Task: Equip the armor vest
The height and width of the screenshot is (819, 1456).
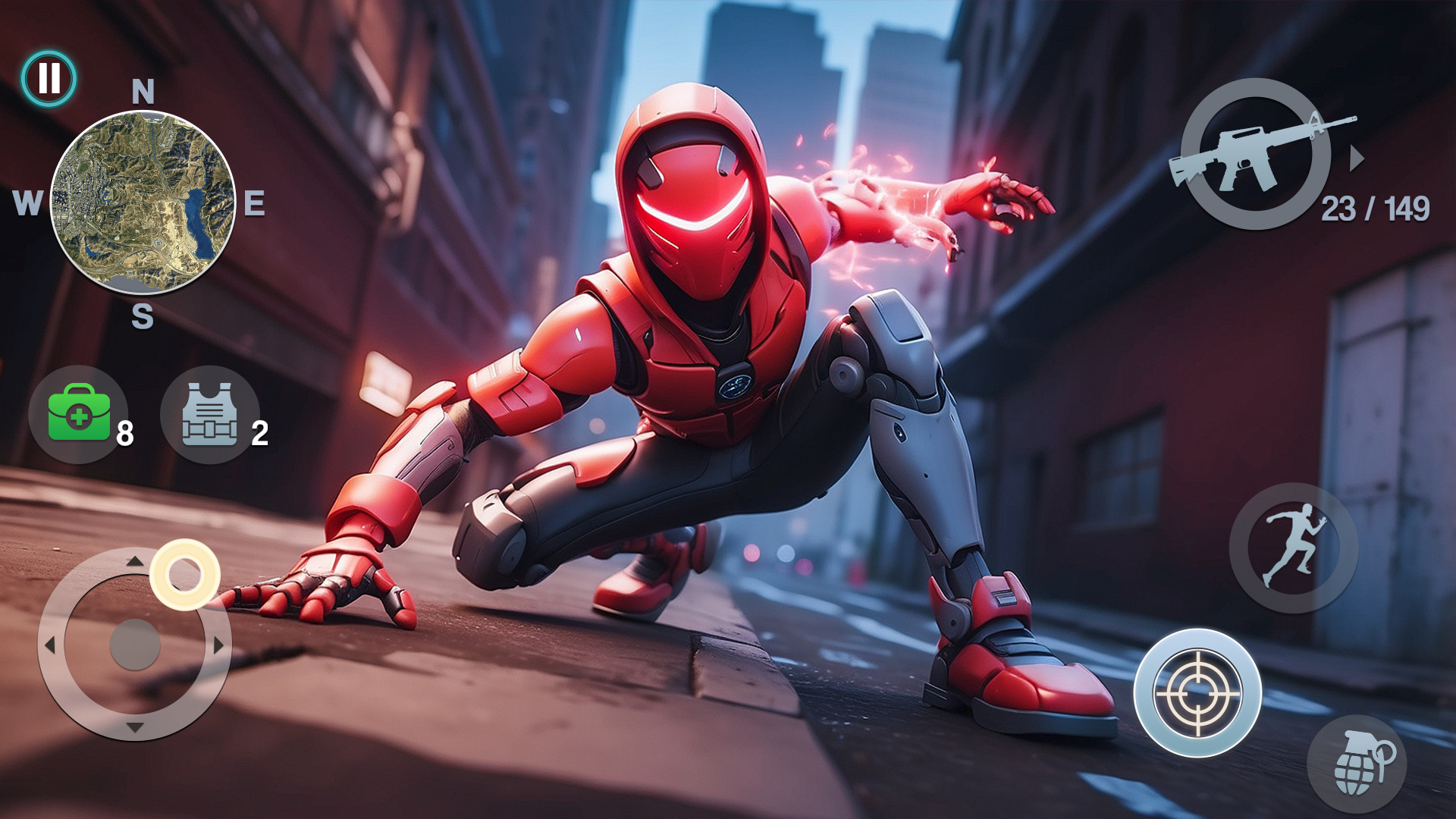Action: [x=209, y=413]
